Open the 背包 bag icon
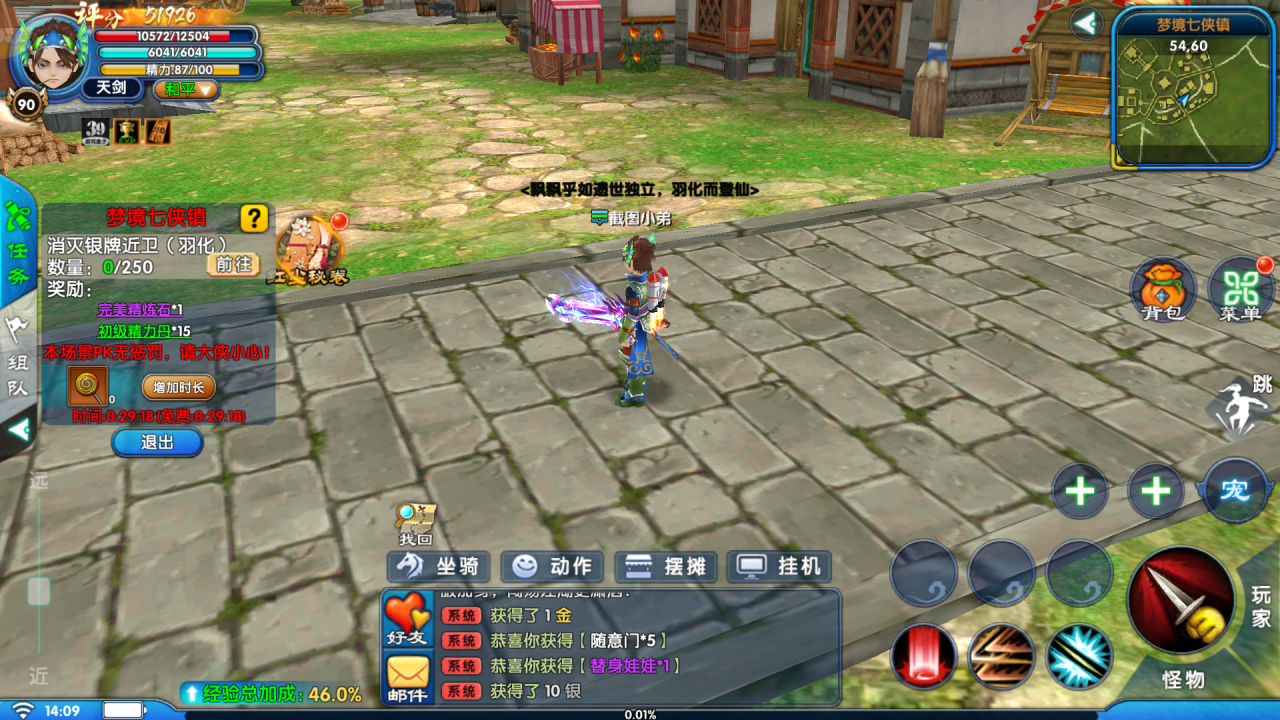This screenshot has height=720, width=1280. point(1163,289)
